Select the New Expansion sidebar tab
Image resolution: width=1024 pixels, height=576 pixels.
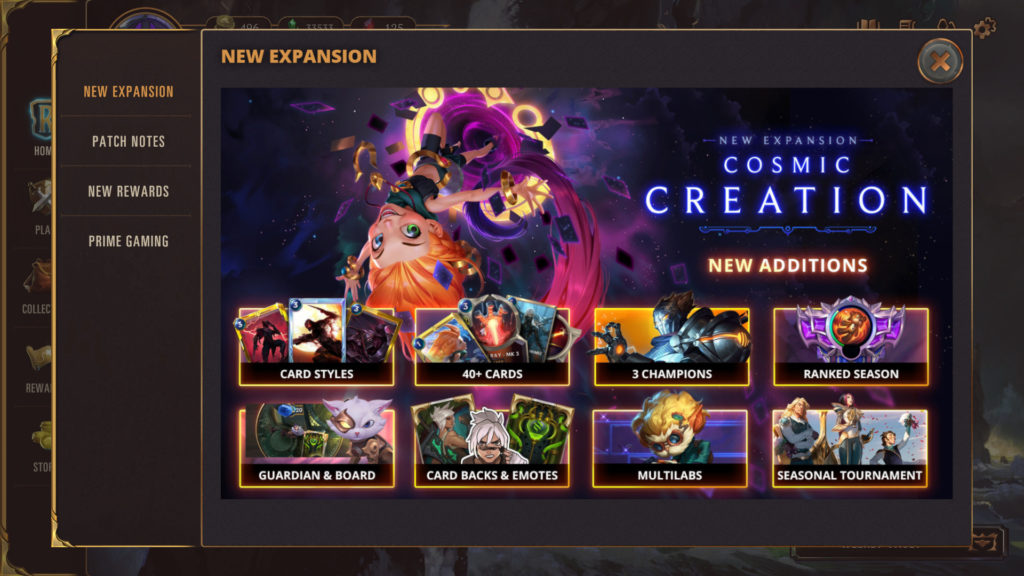[128, 91]
